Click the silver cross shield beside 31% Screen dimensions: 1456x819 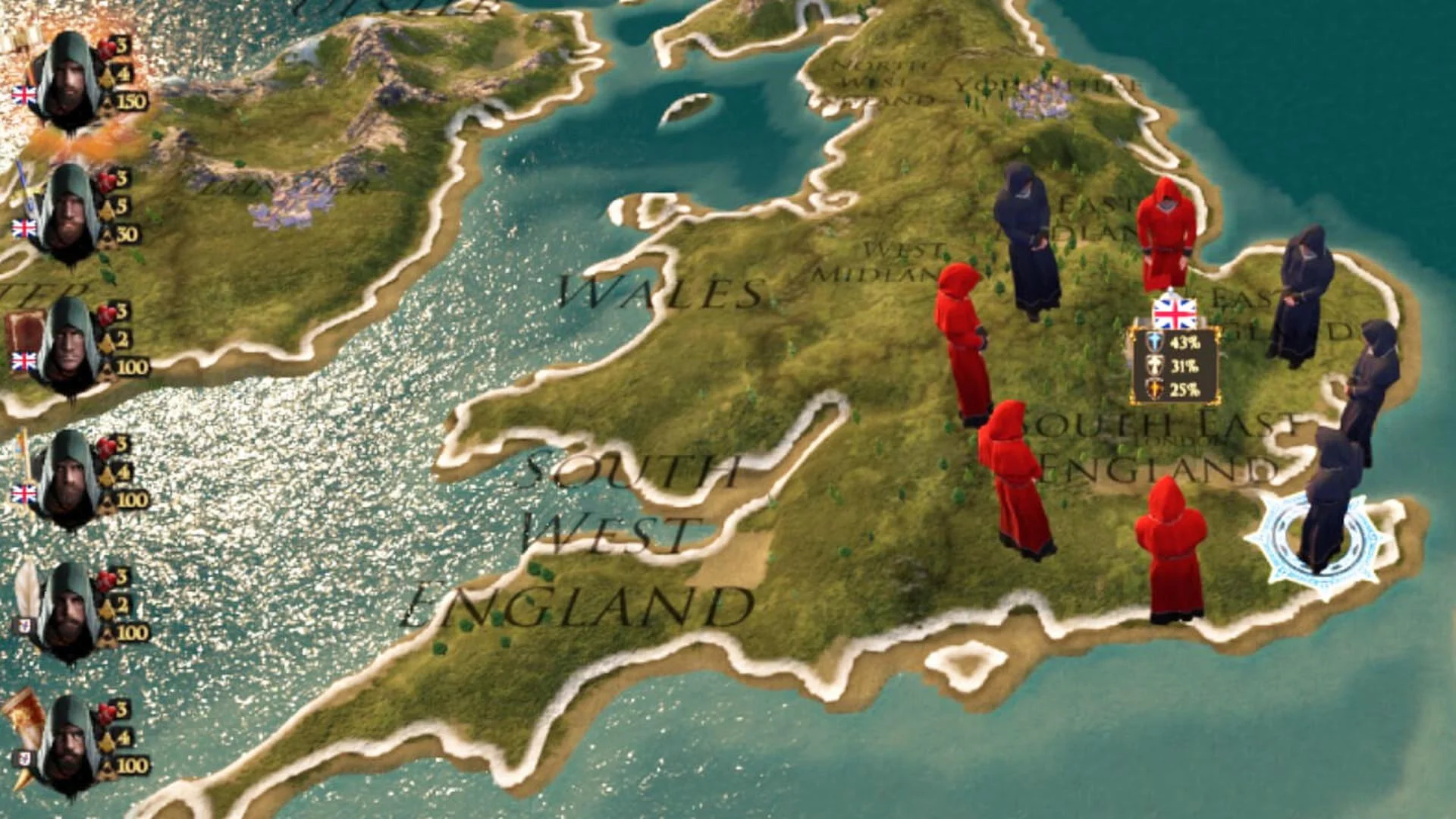point(1154,365)
